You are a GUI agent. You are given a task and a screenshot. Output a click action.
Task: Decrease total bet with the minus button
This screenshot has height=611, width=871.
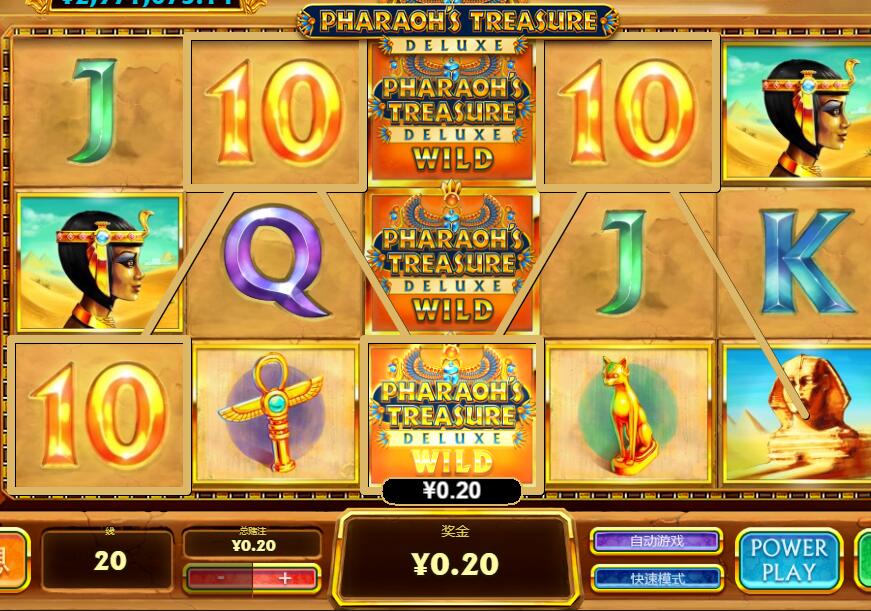[219, 578]
